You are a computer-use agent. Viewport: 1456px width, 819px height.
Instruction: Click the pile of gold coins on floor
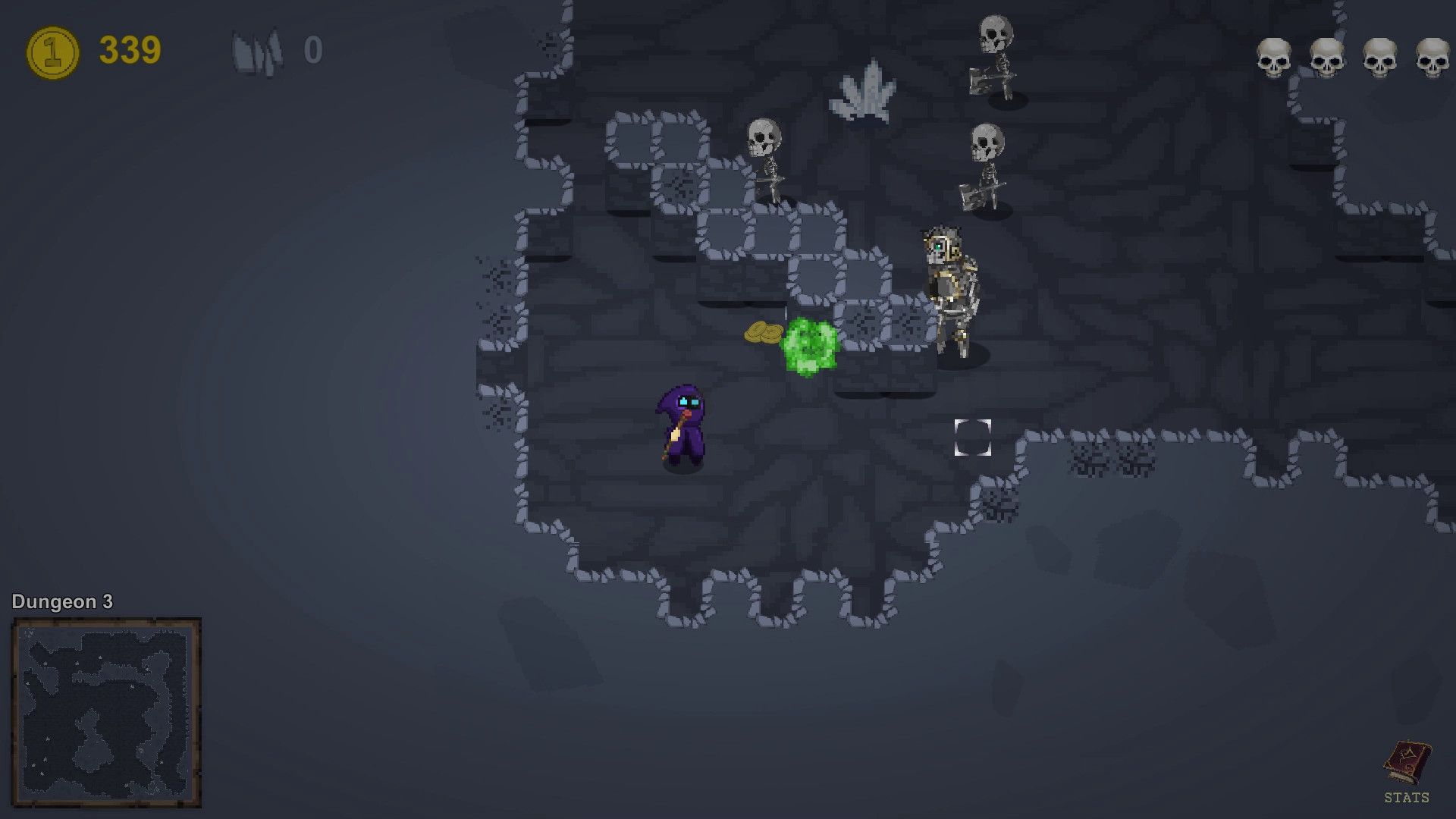762,332
